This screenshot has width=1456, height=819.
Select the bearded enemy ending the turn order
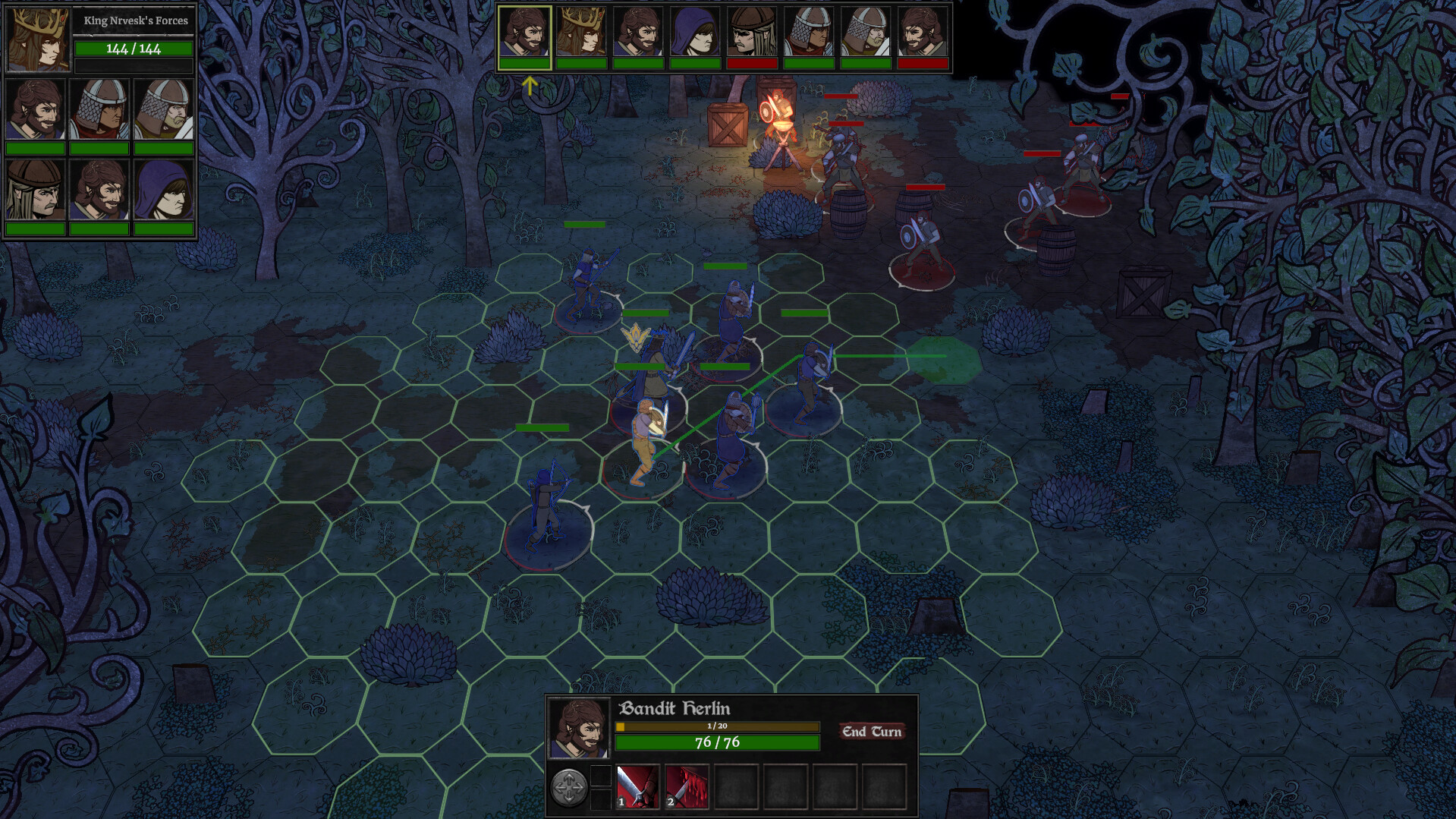point(923,33)
